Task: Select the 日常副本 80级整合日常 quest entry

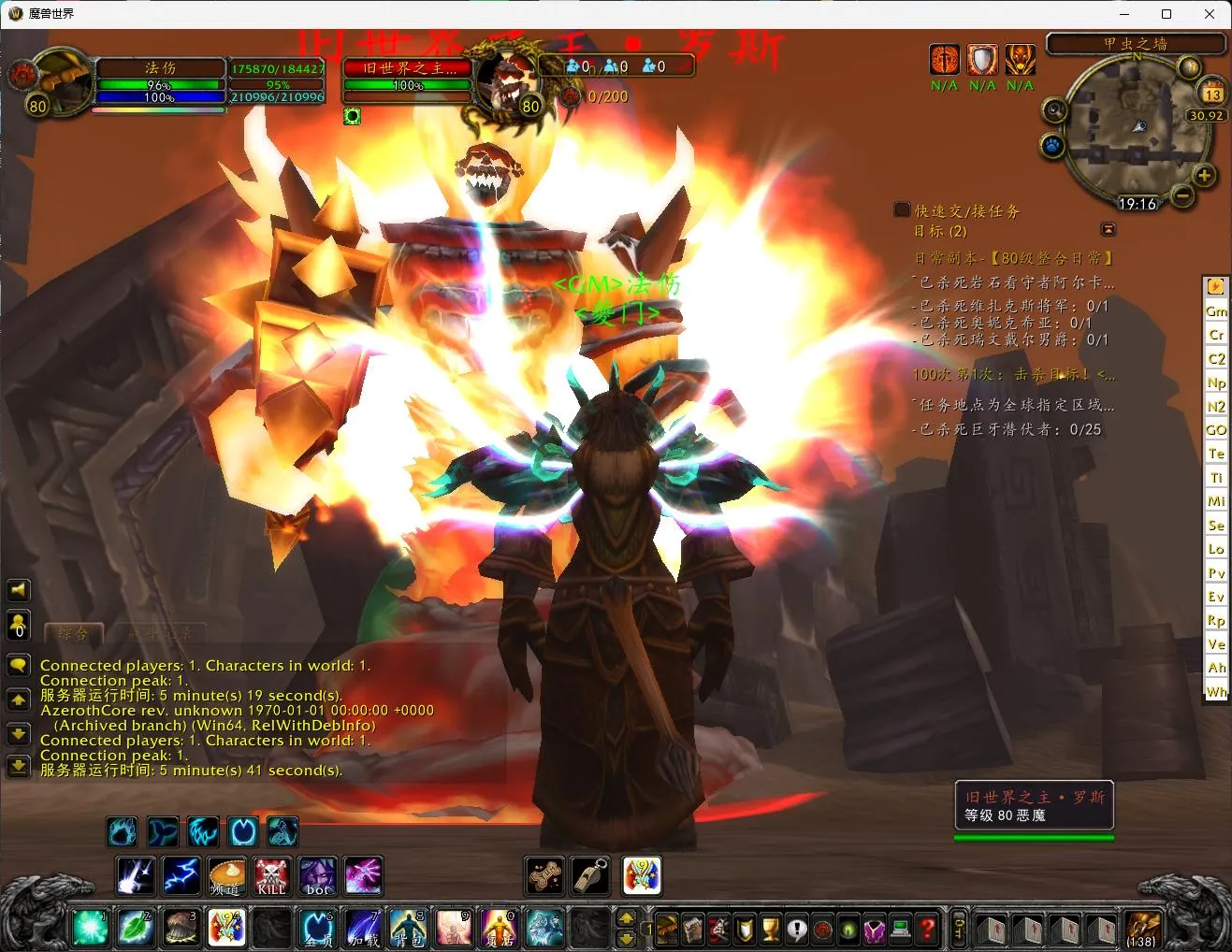Action: pos(1014,258)
